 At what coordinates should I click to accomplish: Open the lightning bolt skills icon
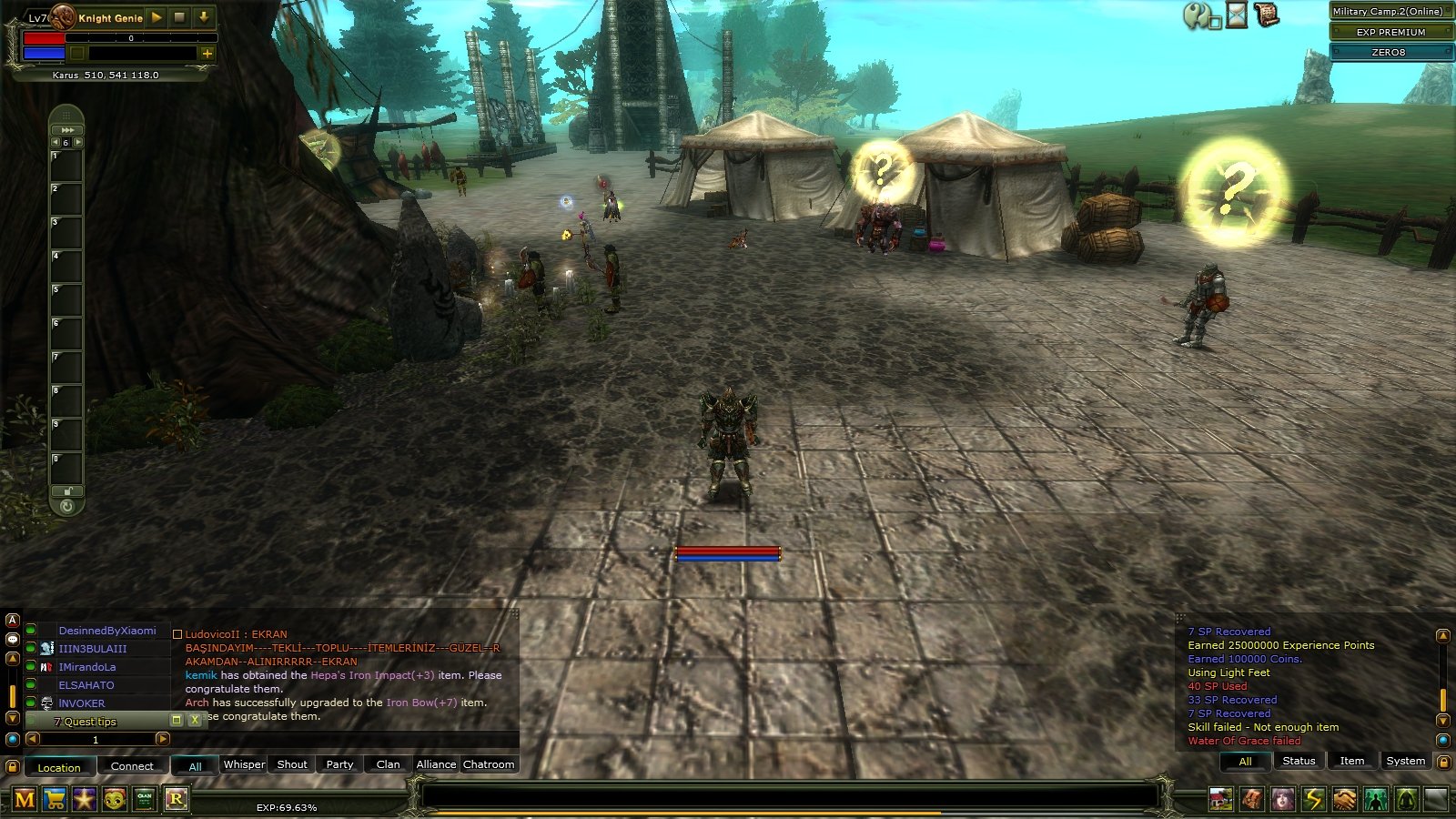pyautogui.click(x=1313, y=800)
